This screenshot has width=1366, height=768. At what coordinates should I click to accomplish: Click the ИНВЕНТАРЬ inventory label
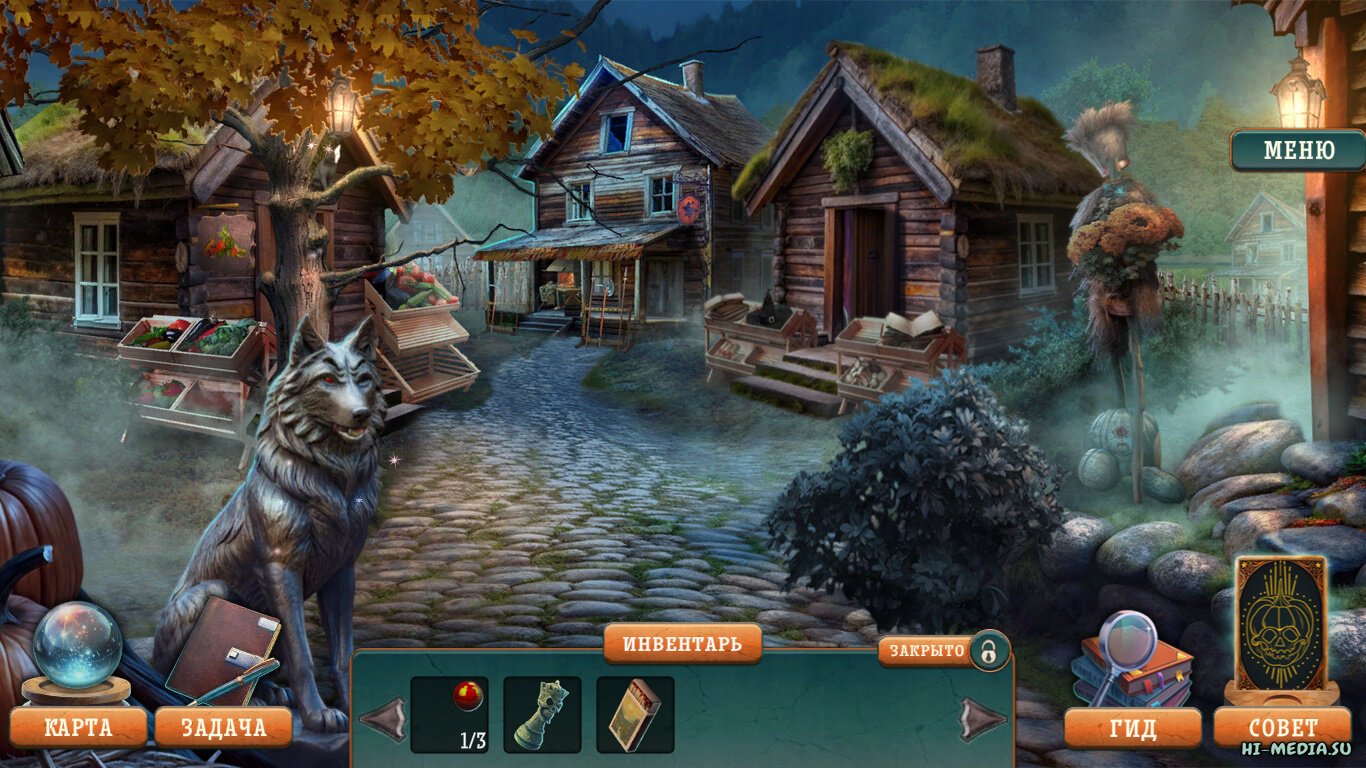click(683, 643)
